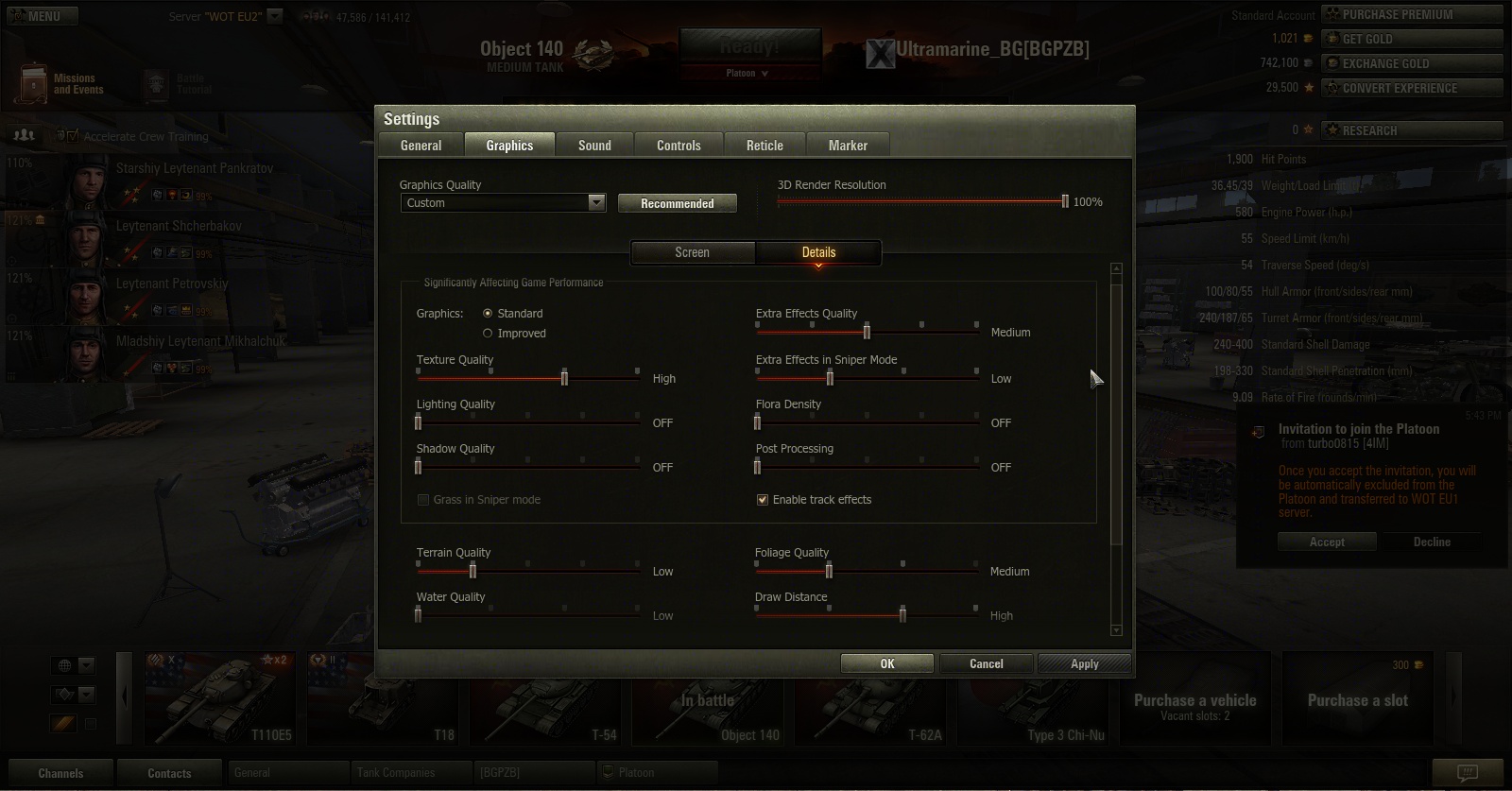Viewport: 1512px width, 791px height.
Task: Apply the graphics settings
Action: coord(1084,663)
